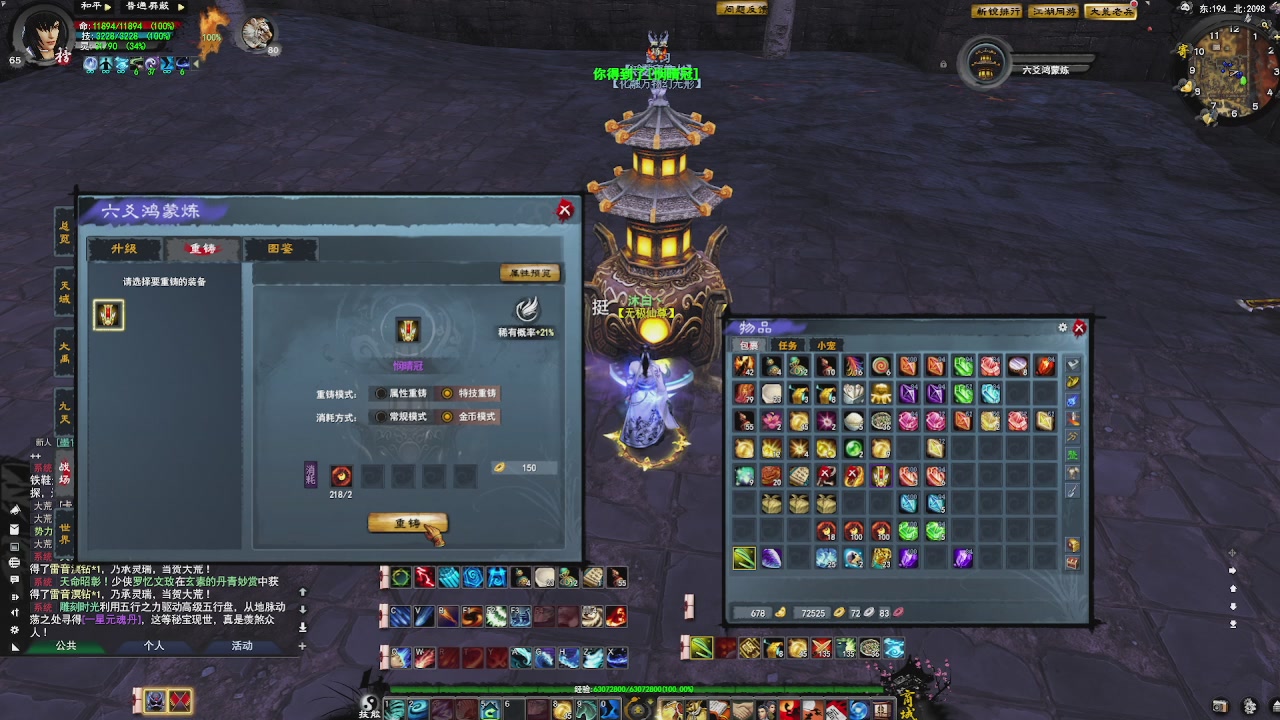Close the 物品 inventory window

[x=1079, y=328]
